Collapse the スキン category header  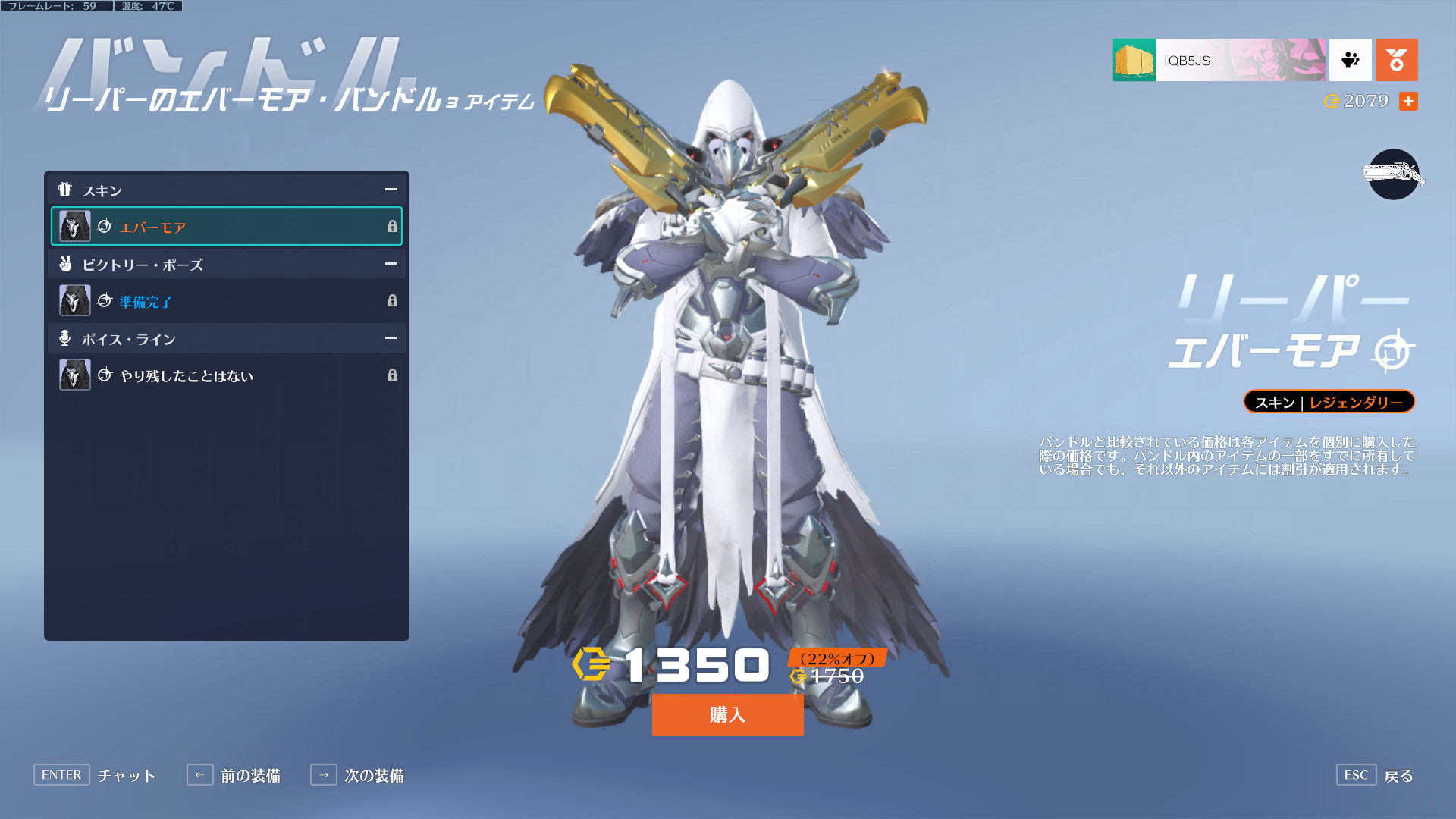(x=390, y=190)
